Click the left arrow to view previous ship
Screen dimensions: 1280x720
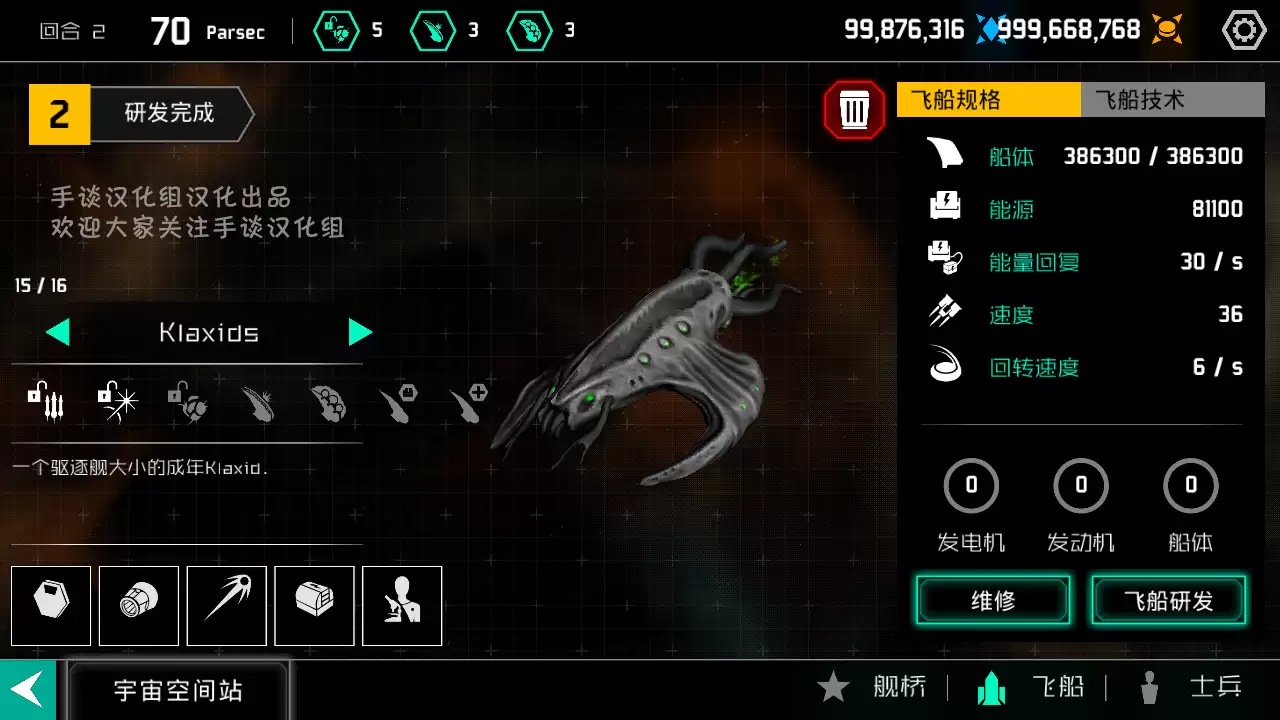point(57,332)
